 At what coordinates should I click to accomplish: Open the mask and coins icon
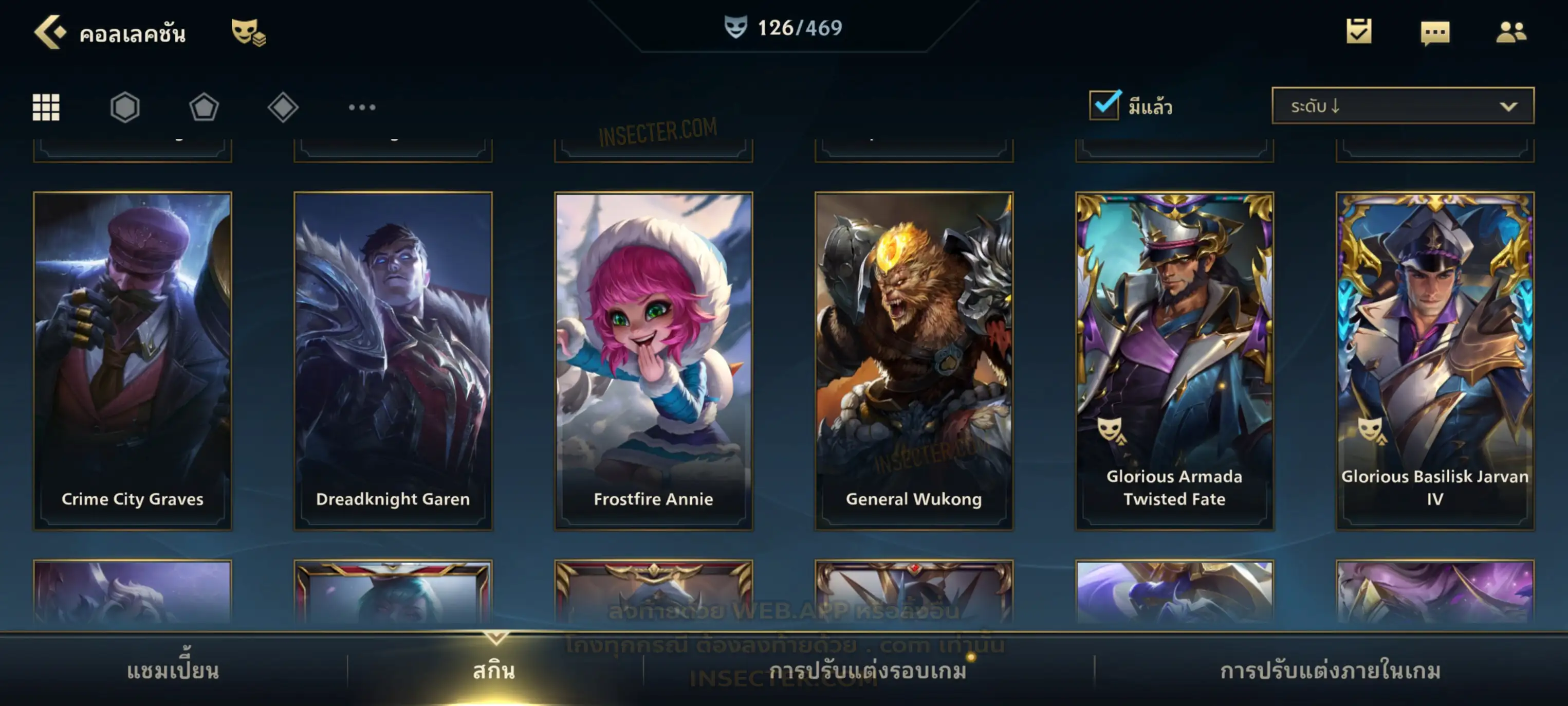(248, 32)
